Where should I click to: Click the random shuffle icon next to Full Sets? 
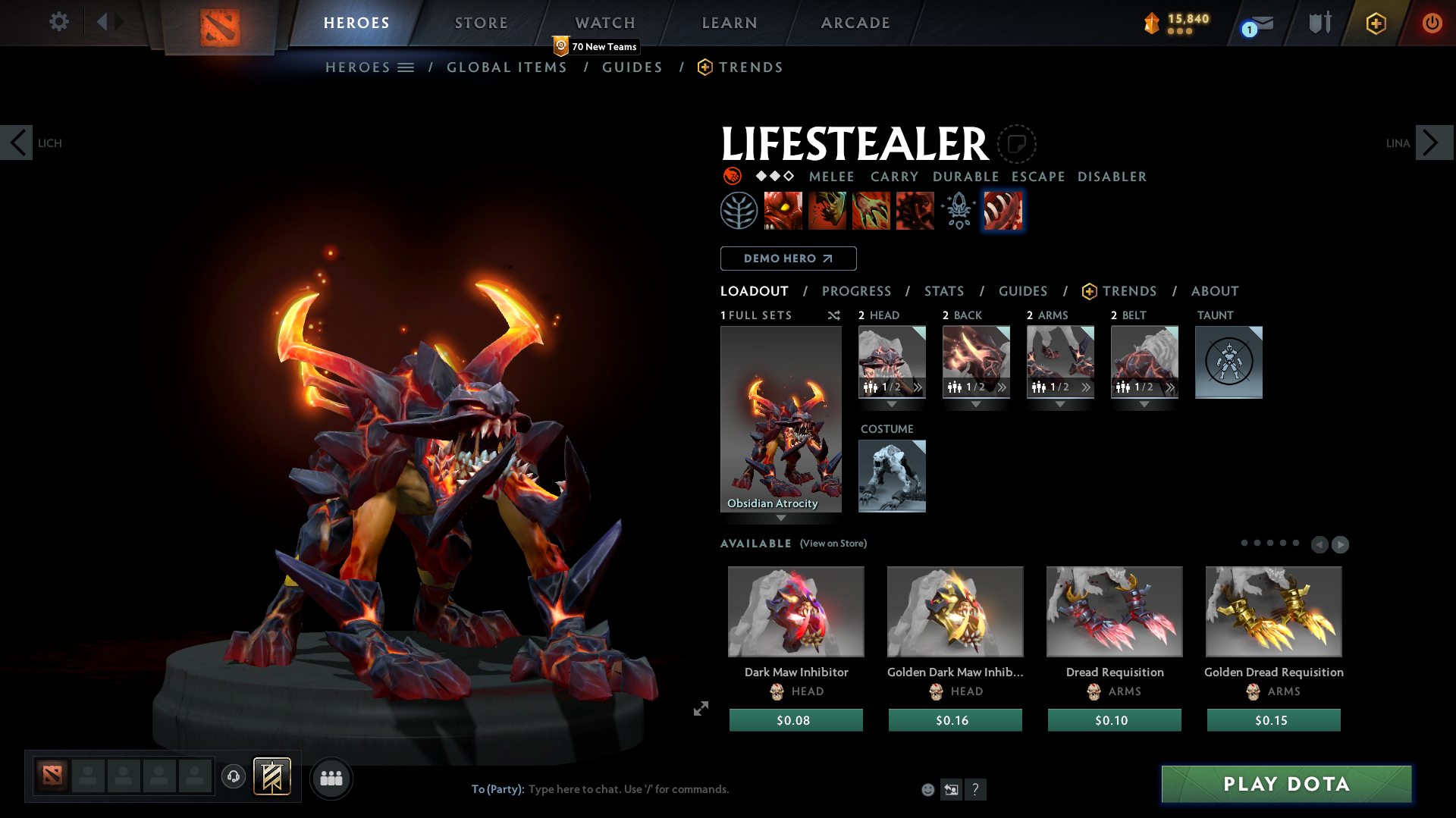833,315
